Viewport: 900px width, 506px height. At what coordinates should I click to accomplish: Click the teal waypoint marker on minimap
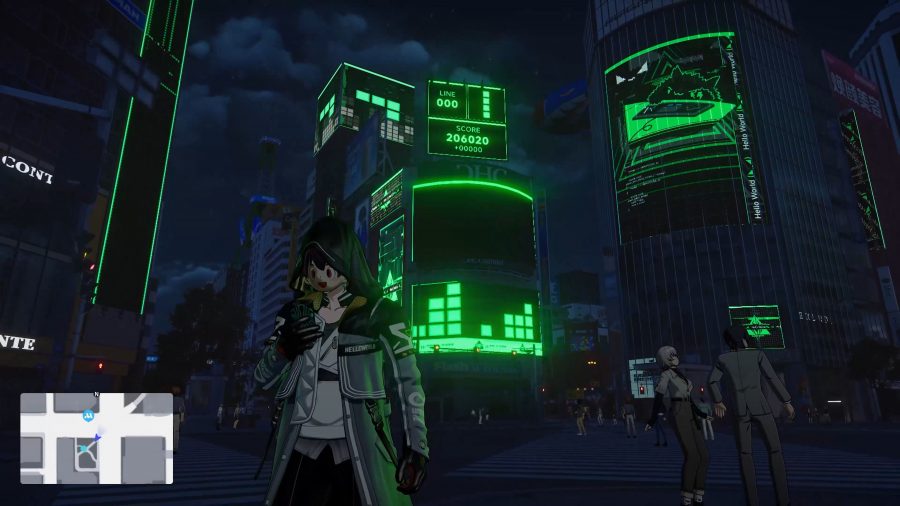pos(84,450)
